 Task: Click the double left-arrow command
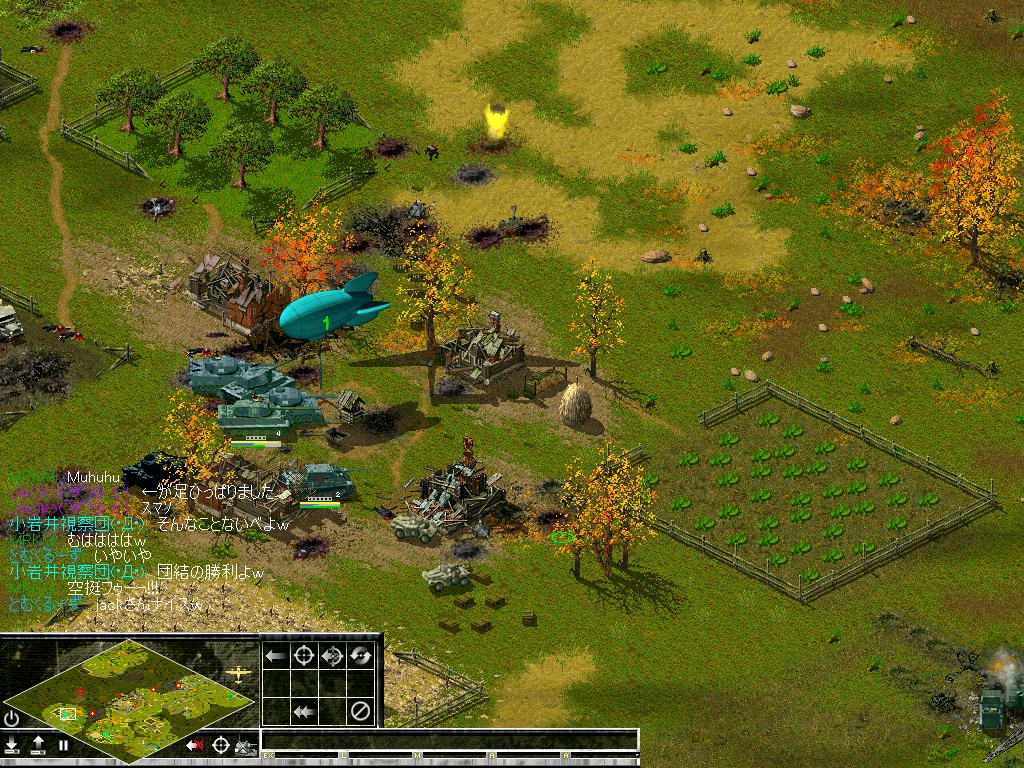[x=303, y=712]
